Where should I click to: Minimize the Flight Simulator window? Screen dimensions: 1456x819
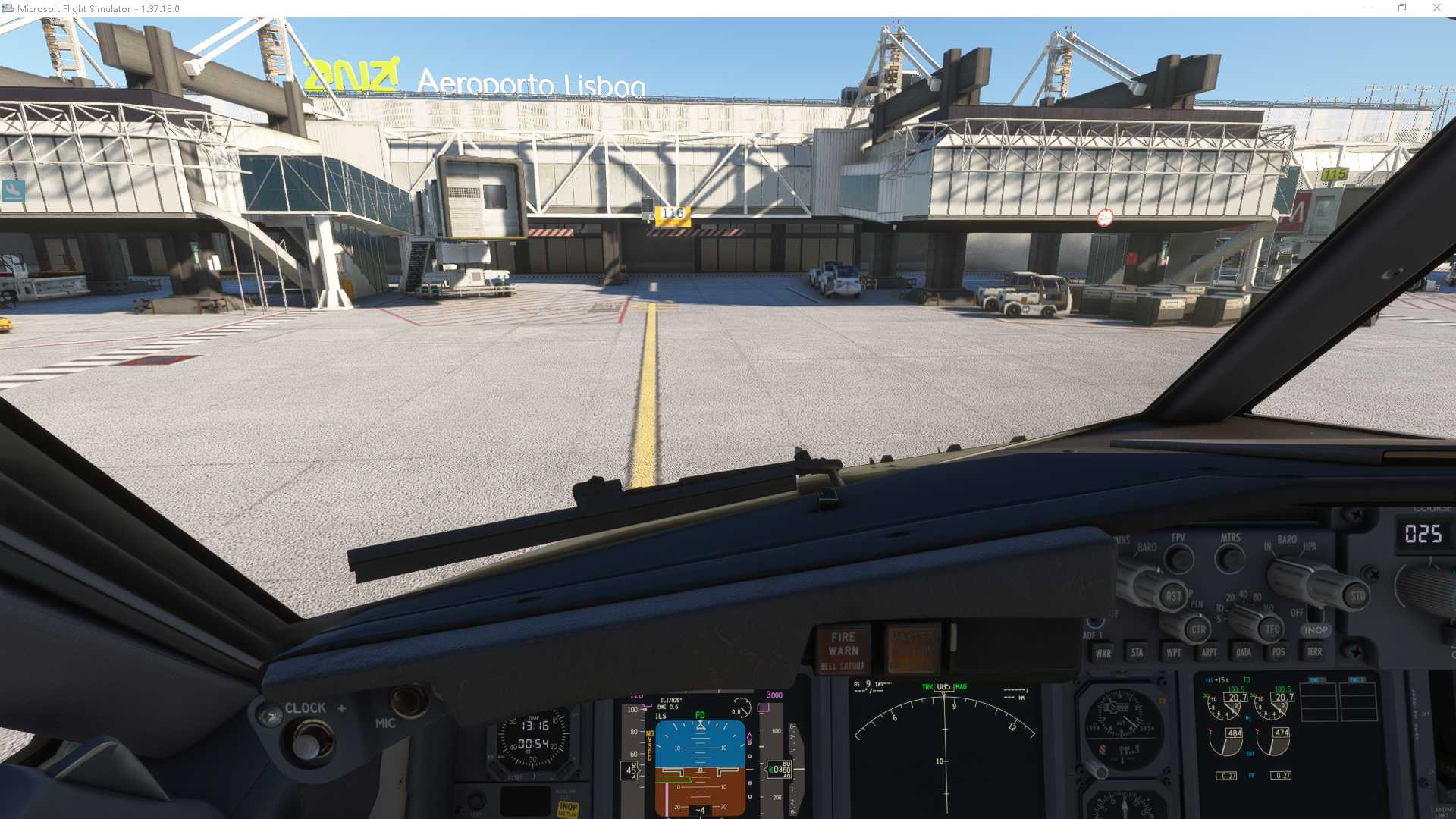click(1368, 8)
